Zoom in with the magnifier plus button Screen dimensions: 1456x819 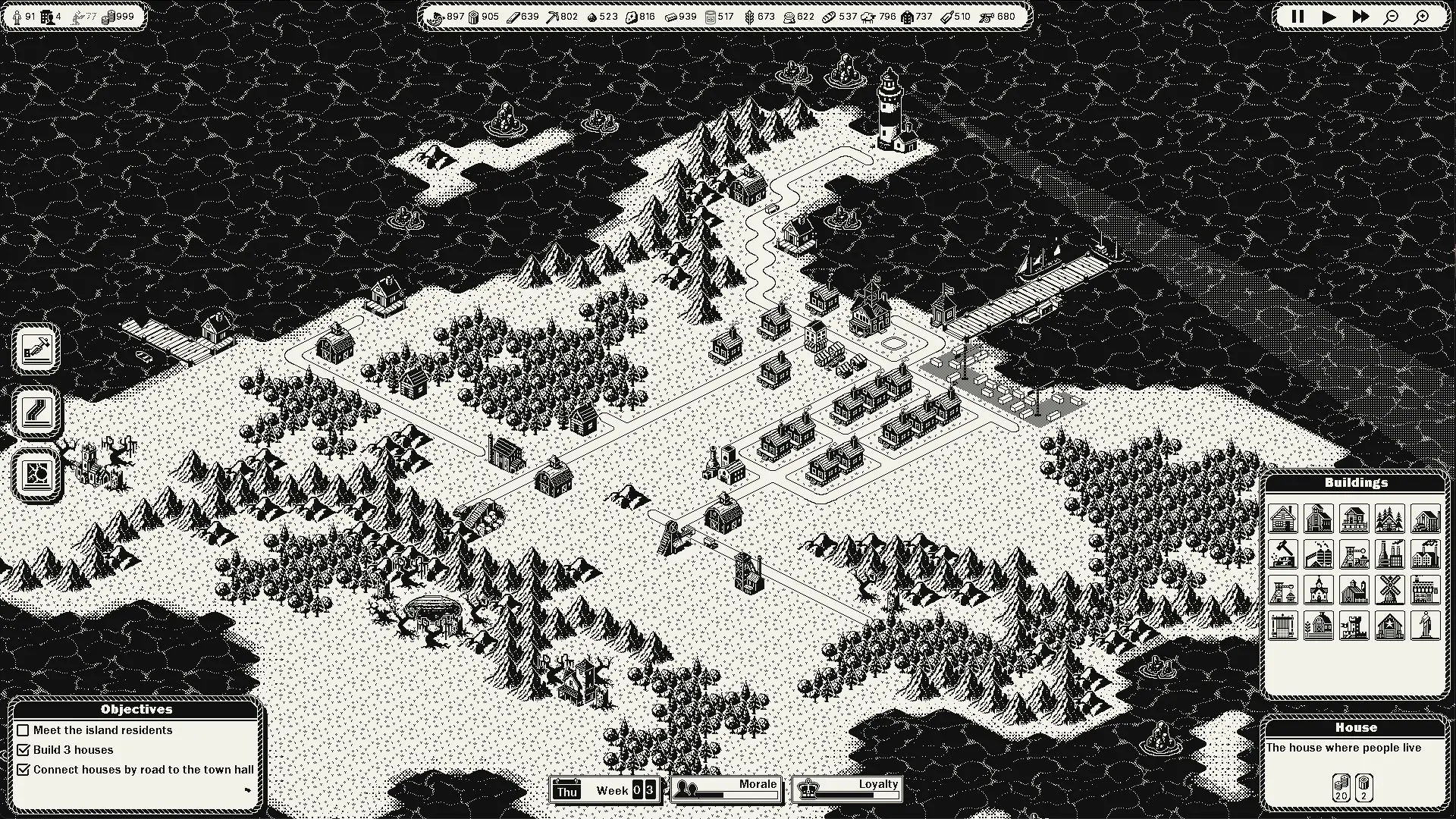pyautogui.click(x=1423, y=17)
